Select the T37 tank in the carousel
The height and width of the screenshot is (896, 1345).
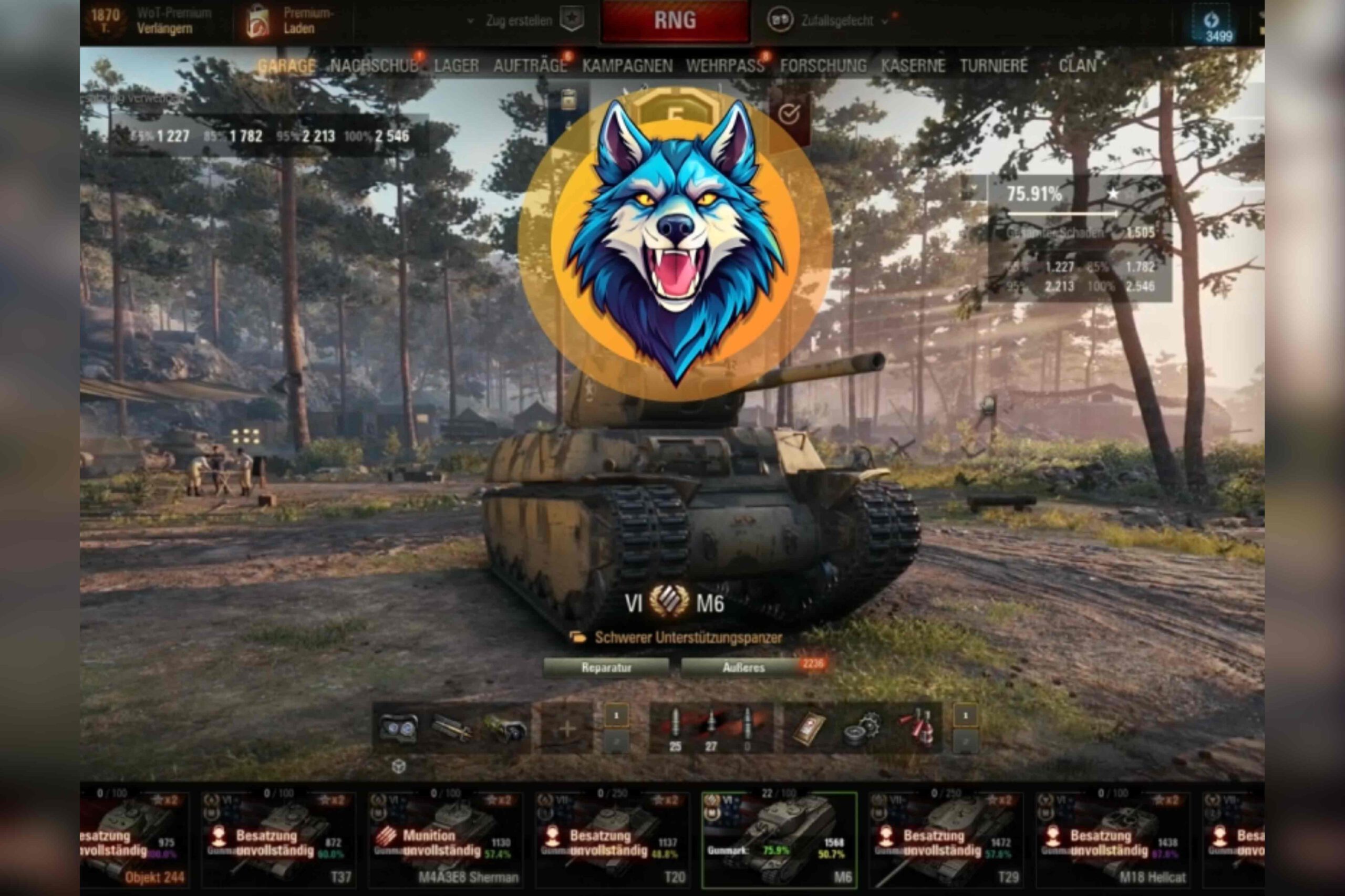tap(278, 837)
